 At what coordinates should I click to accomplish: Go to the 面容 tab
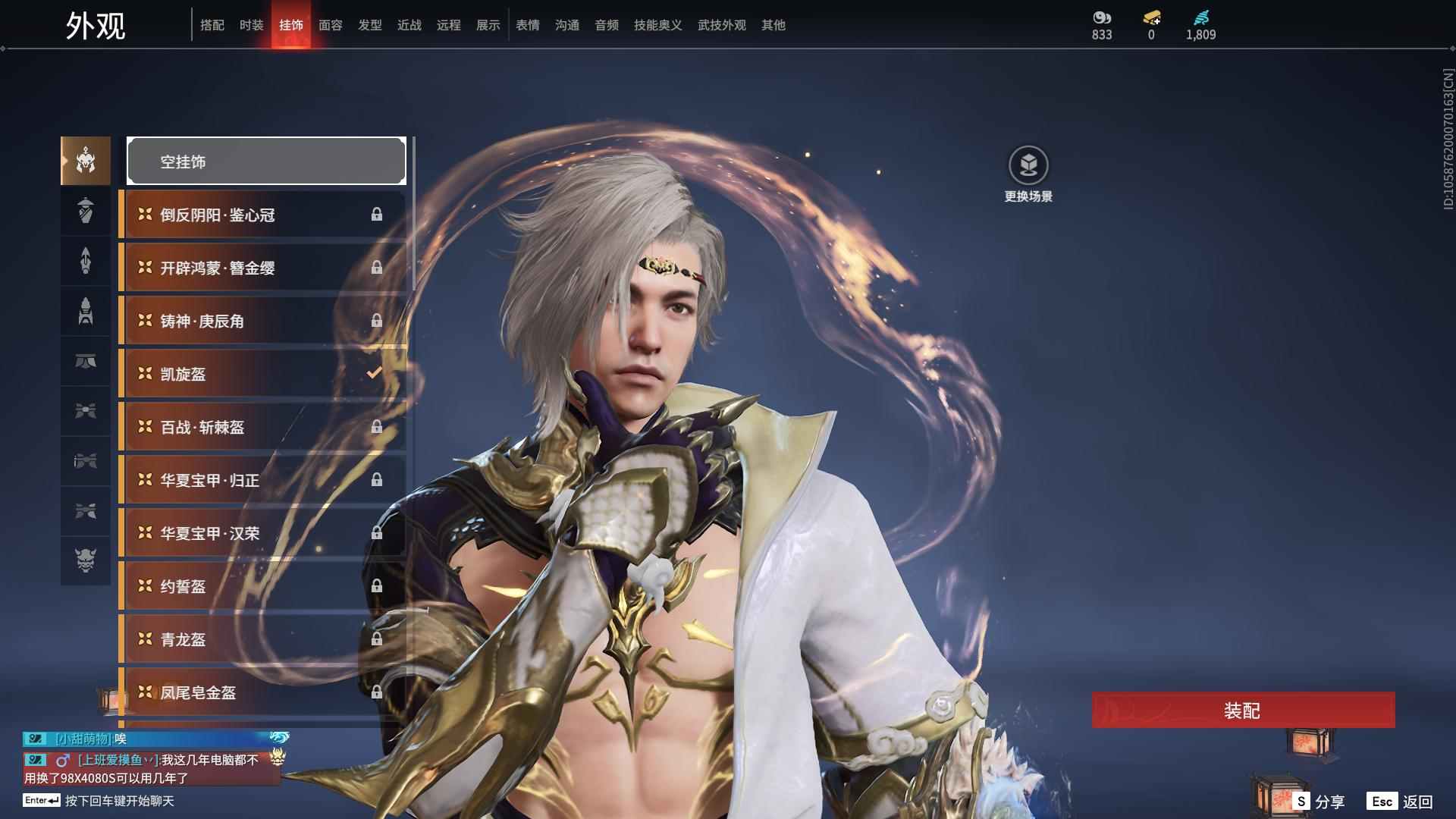point(330,25)
